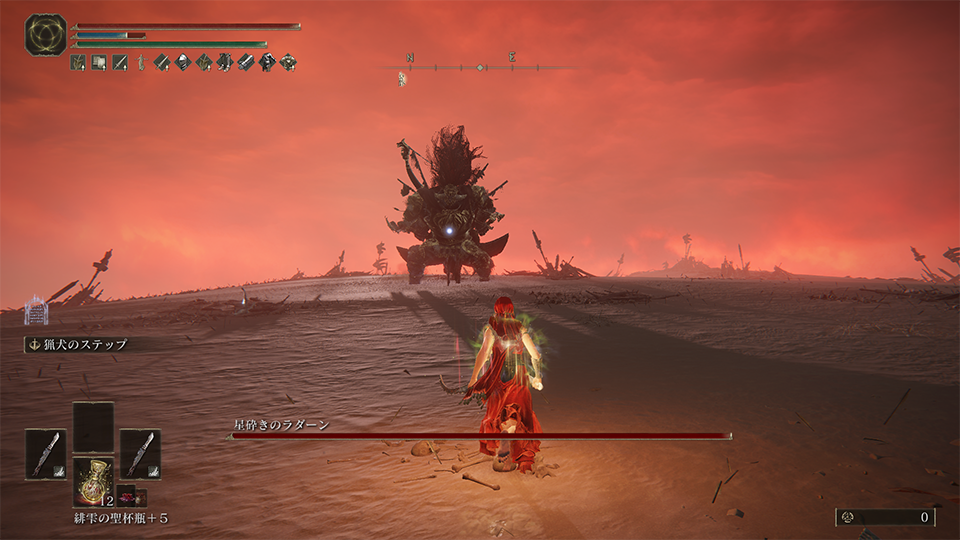960x540 pixels.
Task: Click the right-hand dagger armament slot
Action: click(140, 453)
